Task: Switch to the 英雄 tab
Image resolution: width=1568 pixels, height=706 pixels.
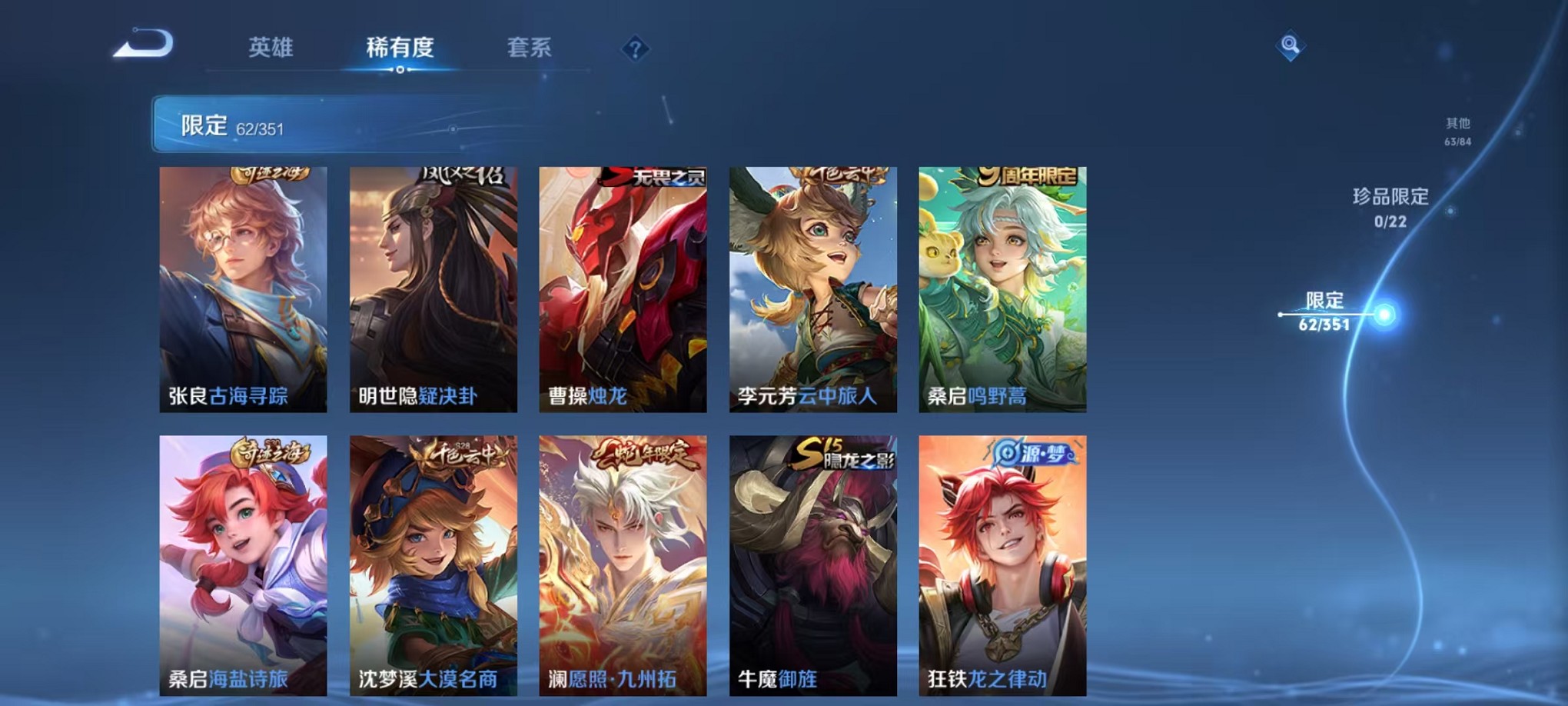Action: [271, 48]
